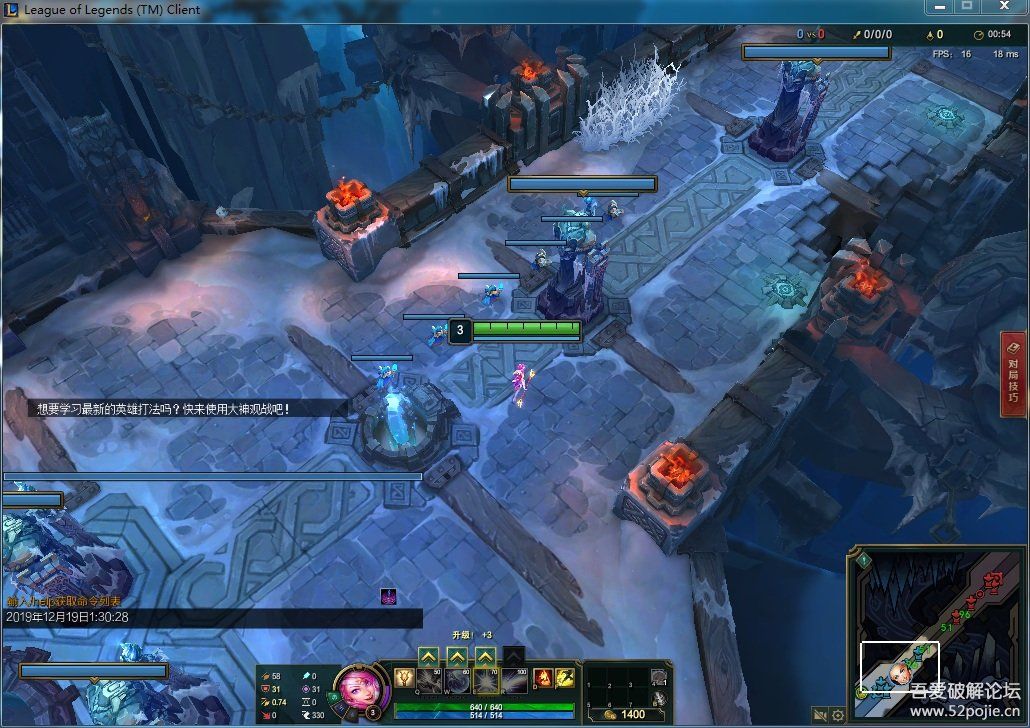
Task: Level up the W ability
Action: point(457,656)
